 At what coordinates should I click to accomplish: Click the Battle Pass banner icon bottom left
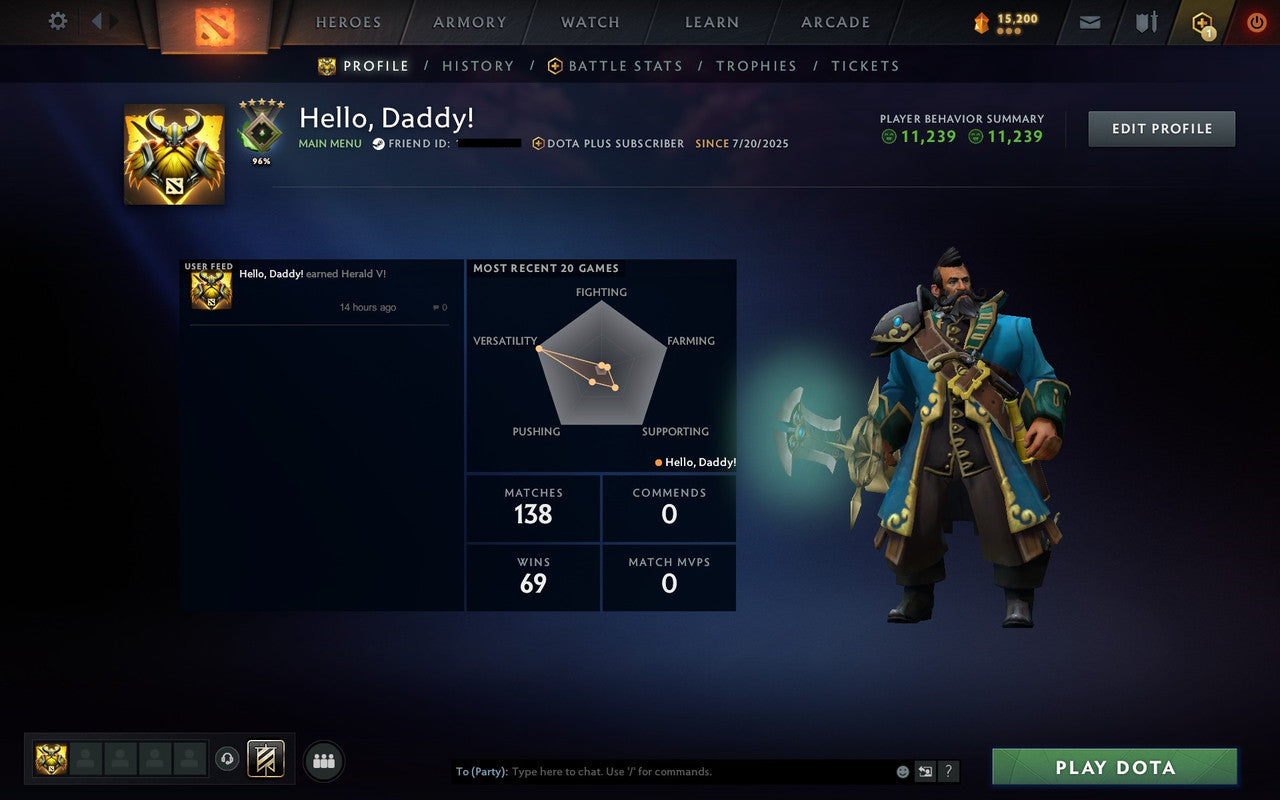pyautogui.click(x=265, y=758)
